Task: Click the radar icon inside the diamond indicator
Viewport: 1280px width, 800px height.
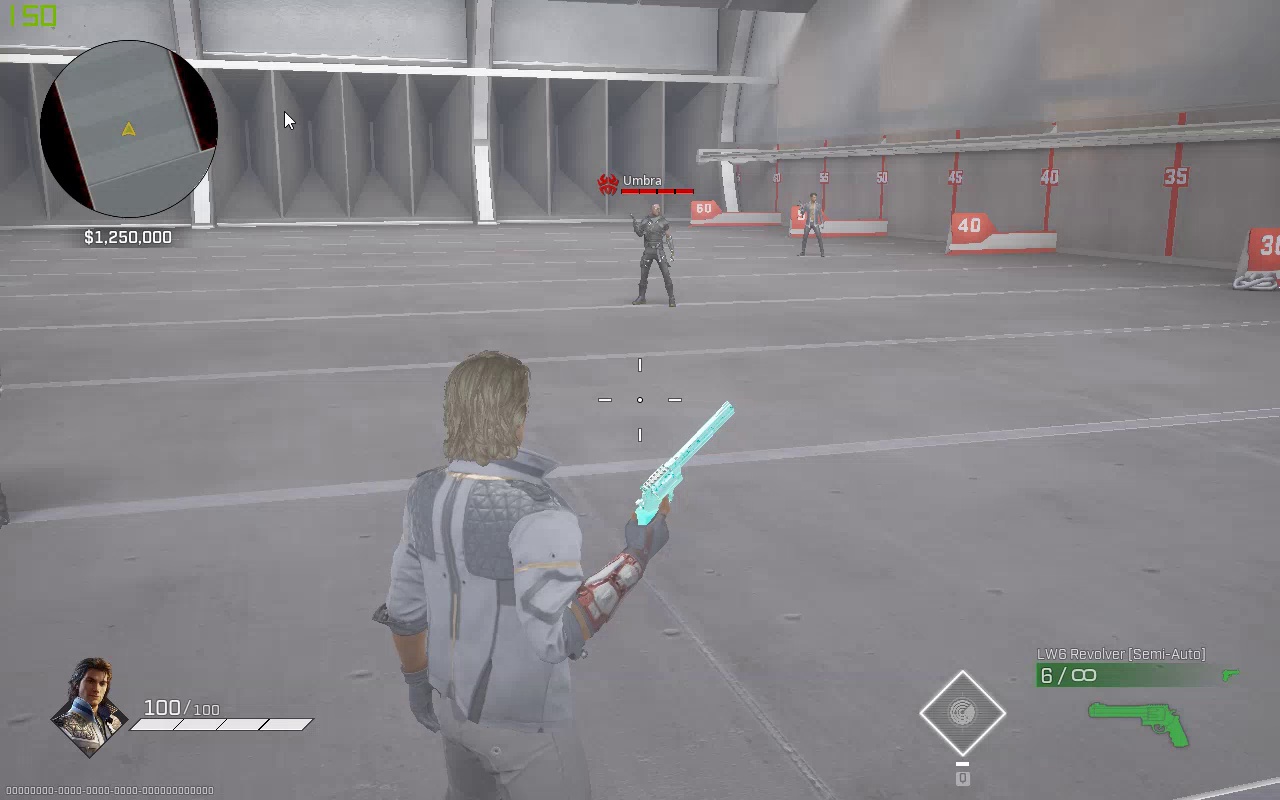Action: tap(962, 711)
